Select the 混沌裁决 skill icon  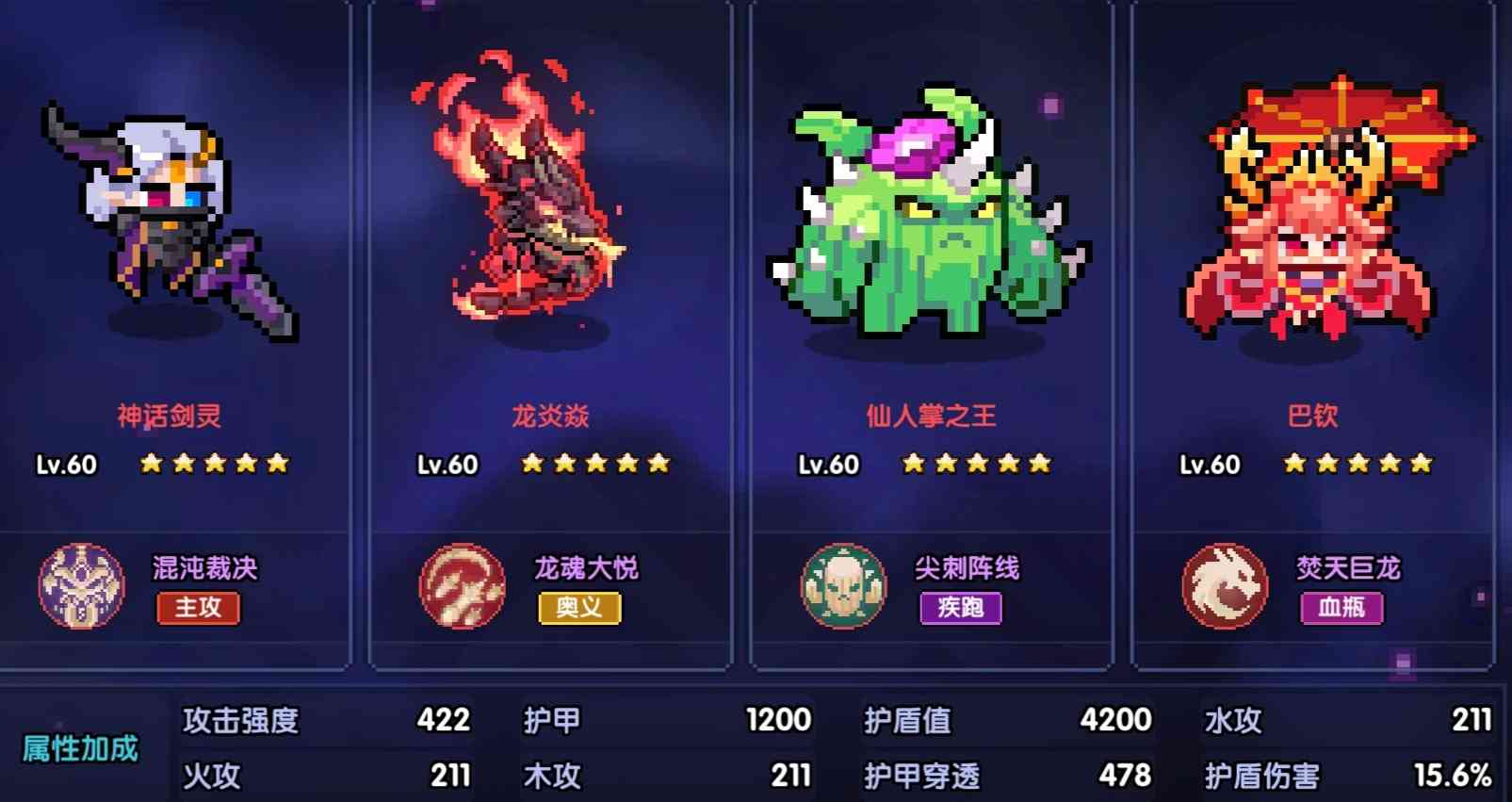80,586
